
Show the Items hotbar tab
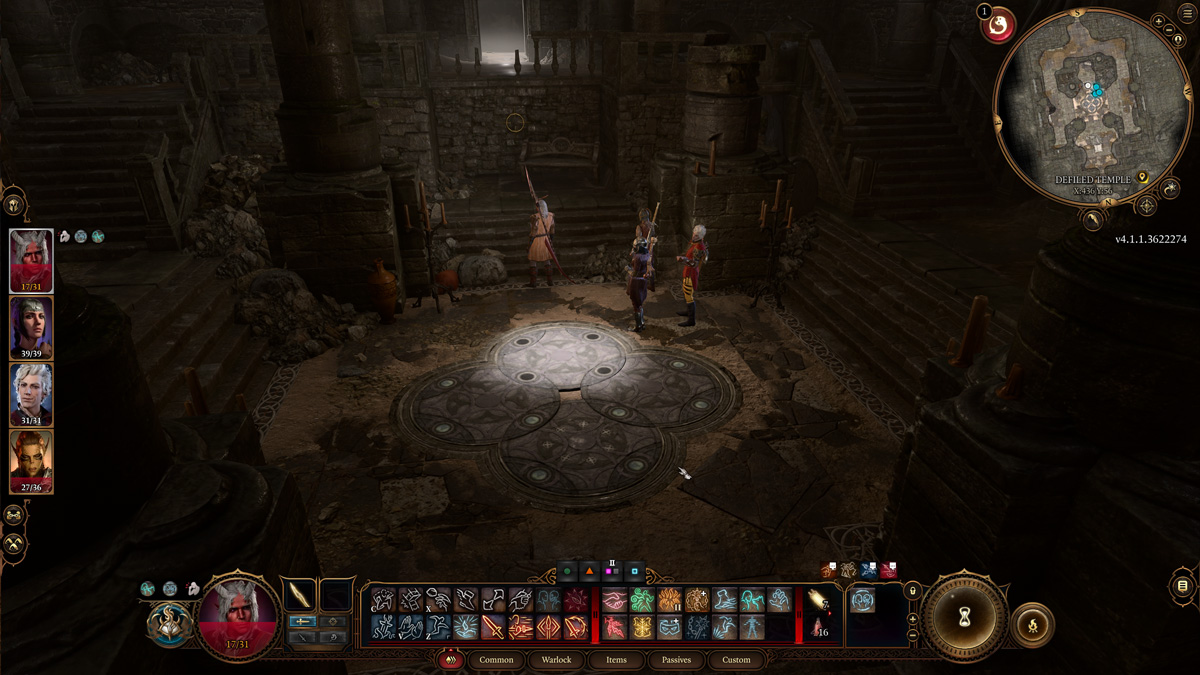pos(616,660)
